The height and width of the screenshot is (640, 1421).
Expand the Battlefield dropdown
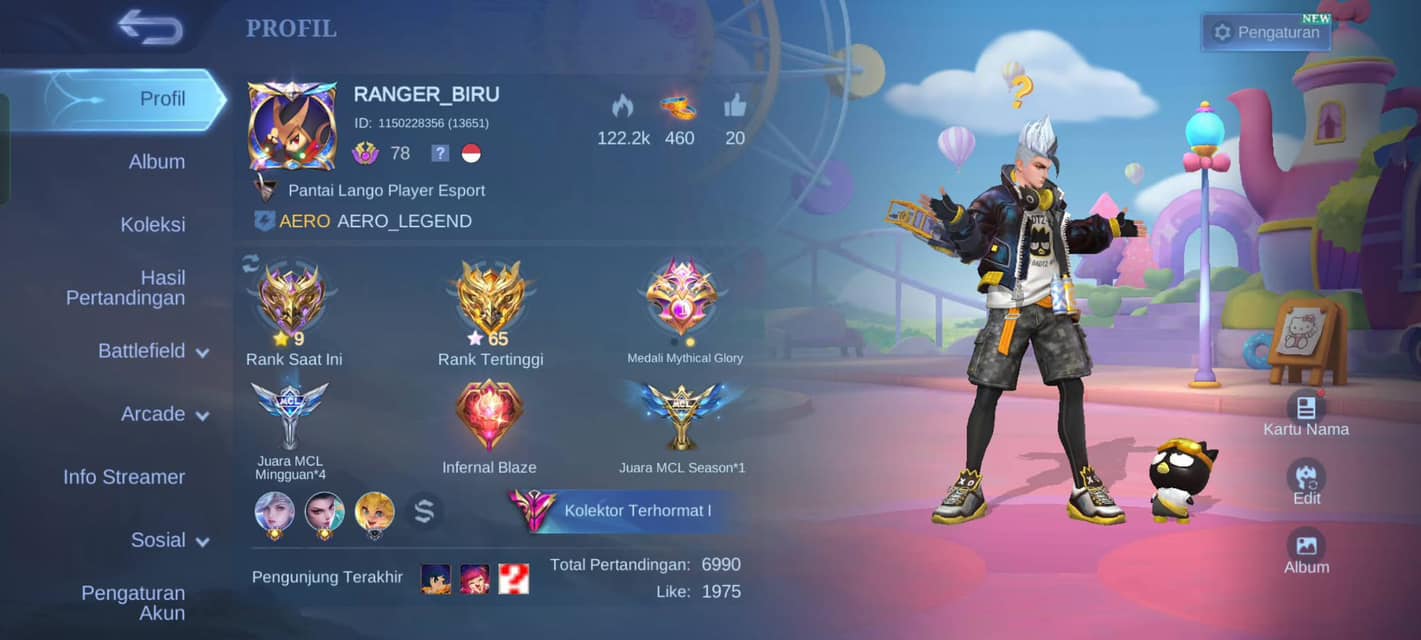(x=152, y=351)
